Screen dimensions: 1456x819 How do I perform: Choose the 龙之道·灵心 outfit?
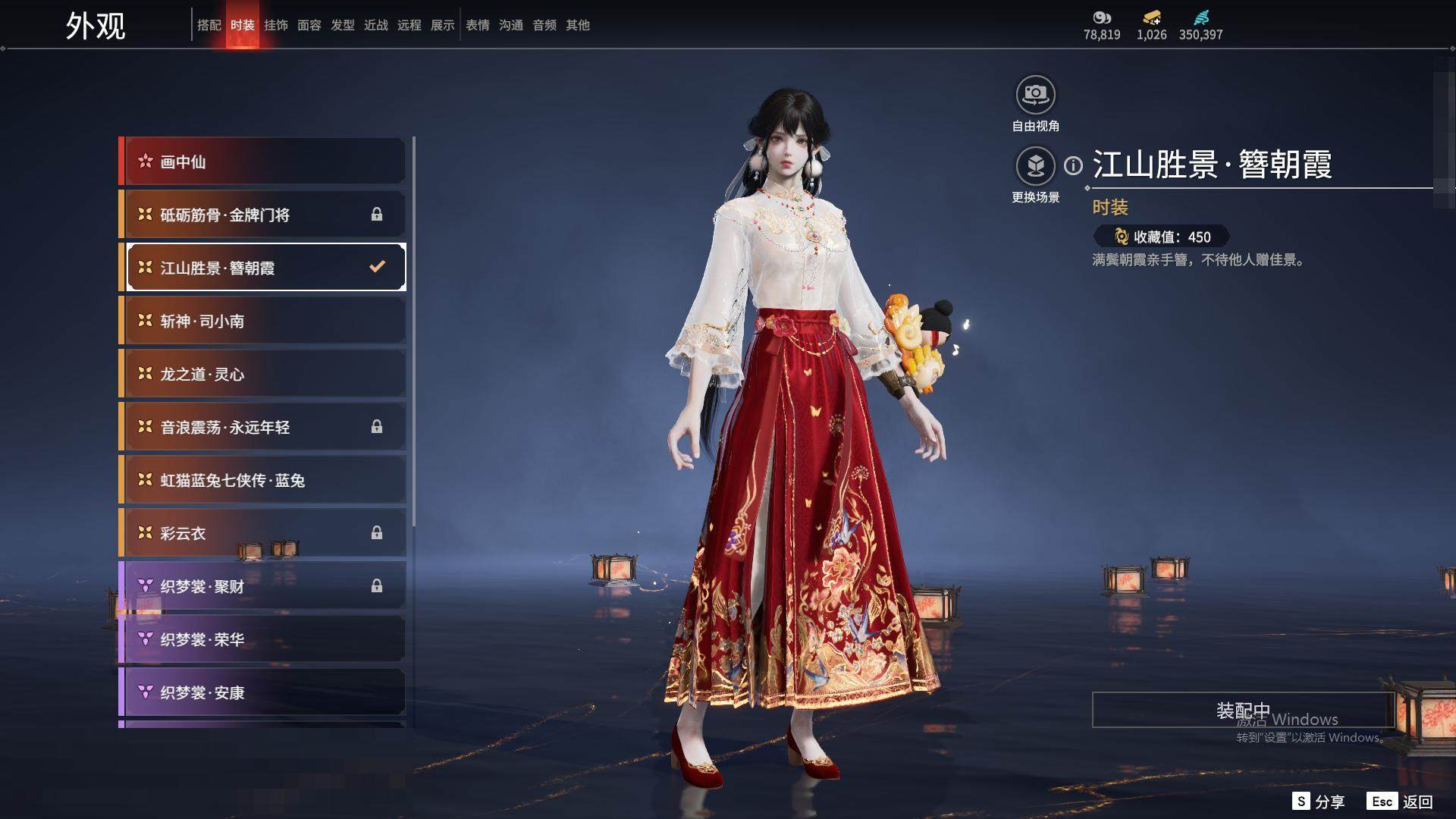[264, 374]
